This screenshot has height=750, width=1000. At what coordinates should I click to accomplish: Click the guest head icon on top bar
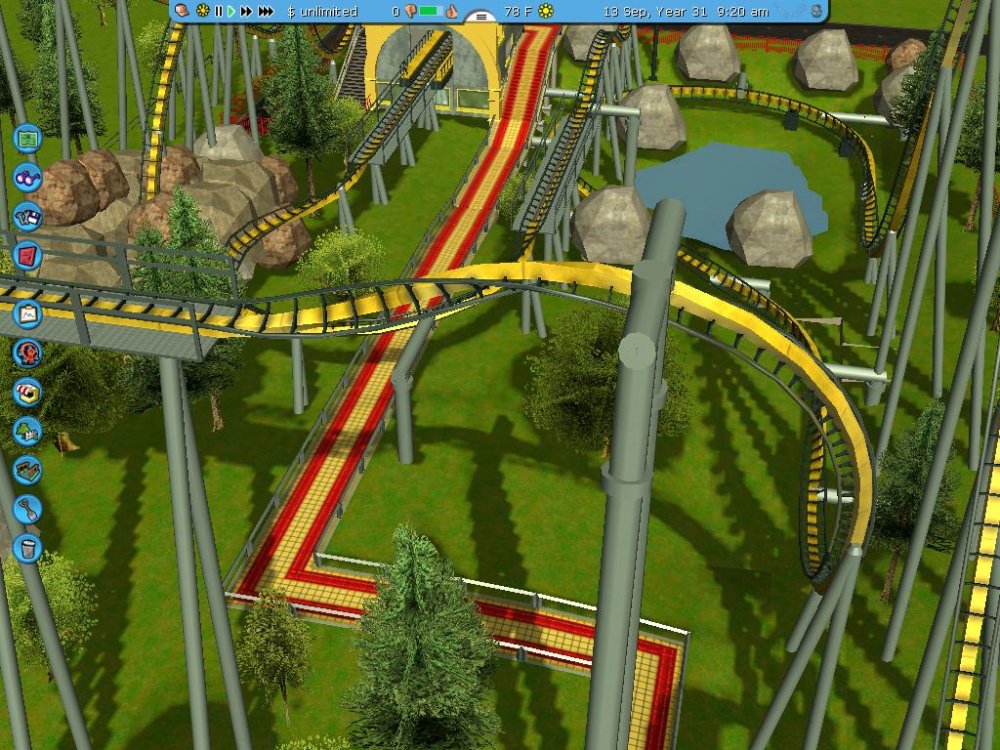click(x=182, y=11)
